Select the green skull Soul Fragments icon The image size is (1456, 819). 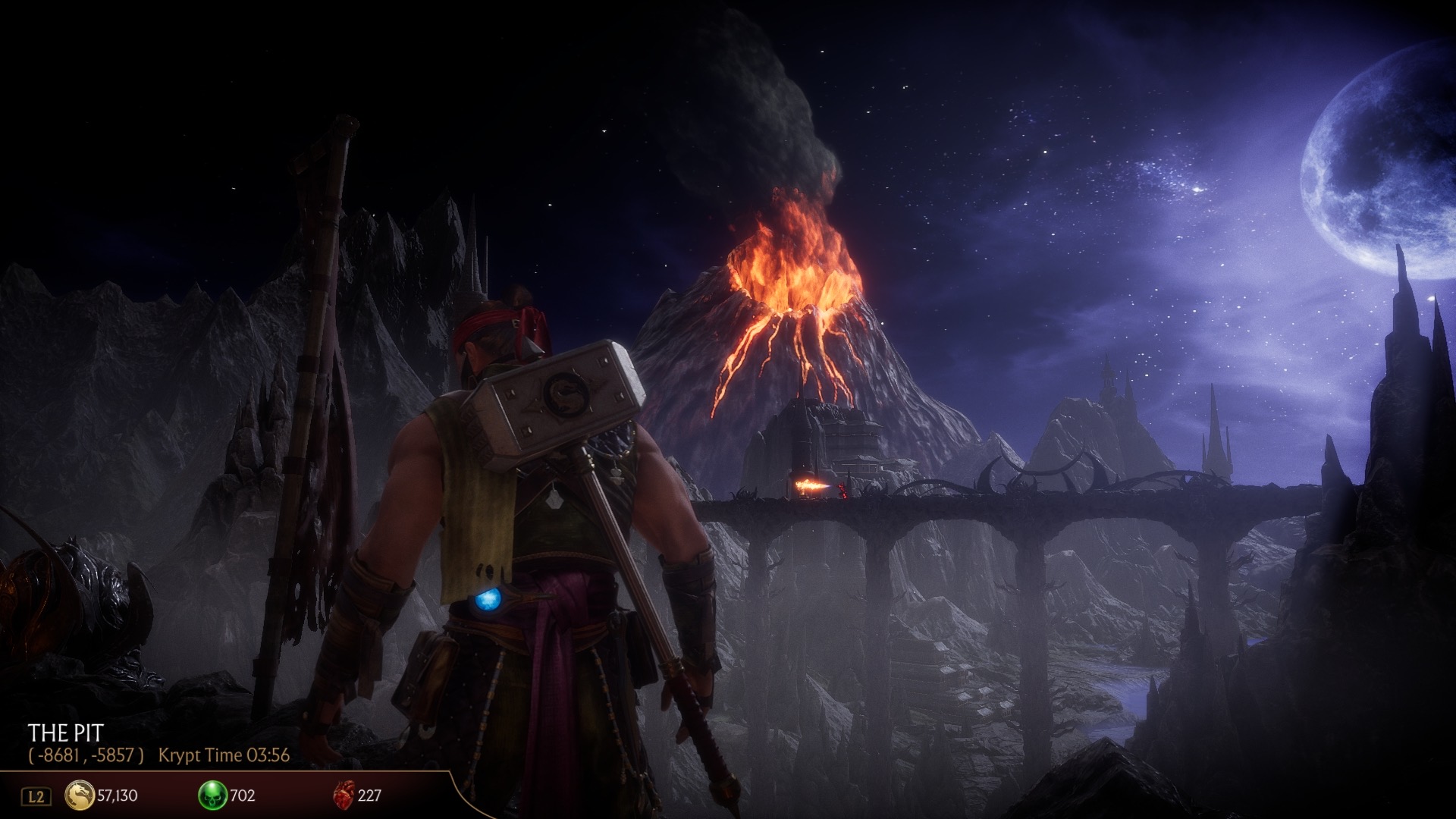pyautogui.click(x=212, y=795)
